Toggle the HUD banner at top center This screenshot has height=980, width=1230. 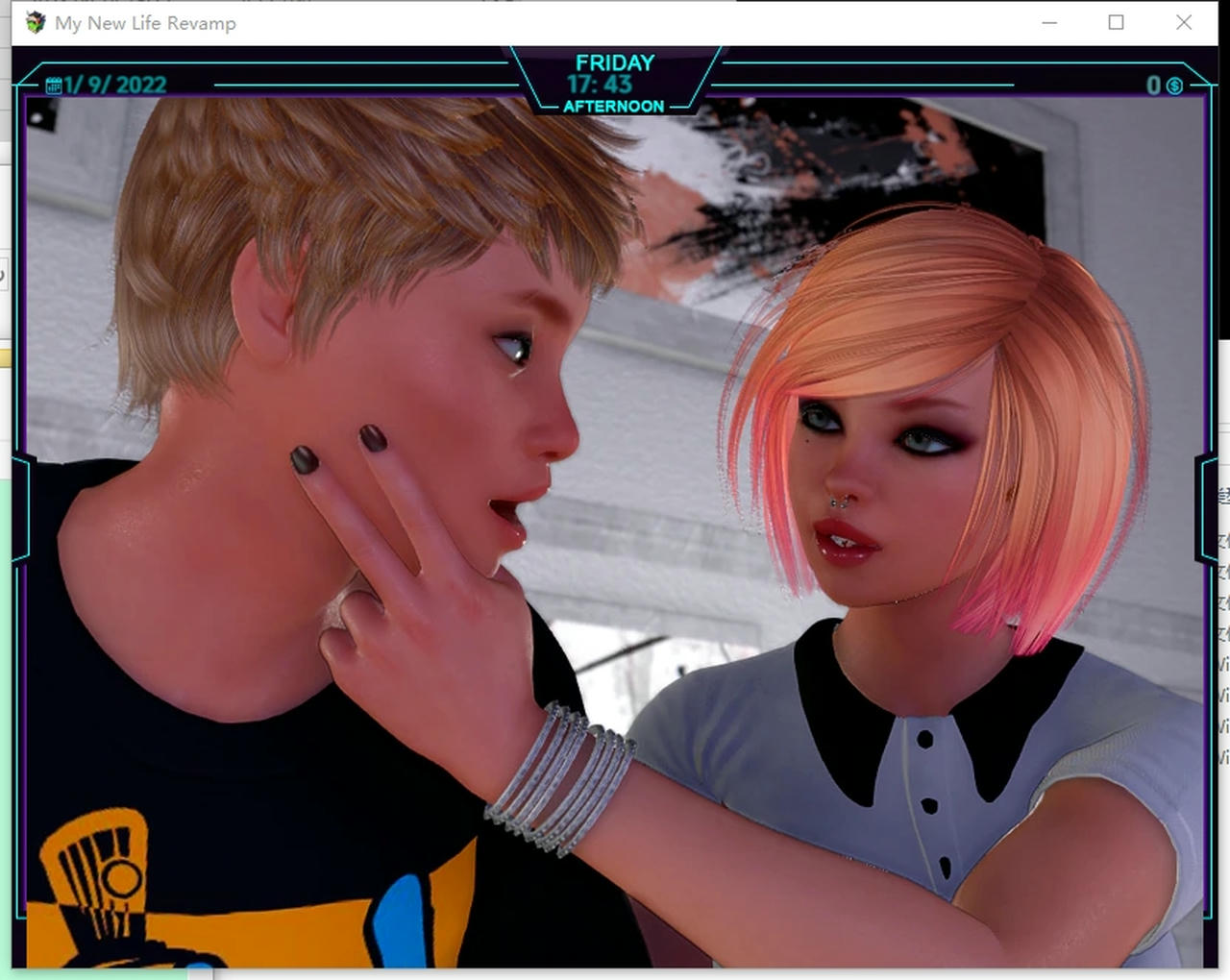(615, 82)
